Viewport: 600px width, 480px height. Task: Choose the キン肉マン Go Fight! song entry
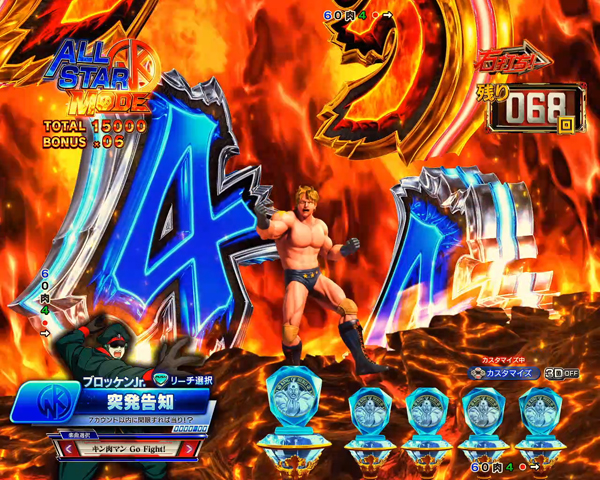(x=127, y=449)
